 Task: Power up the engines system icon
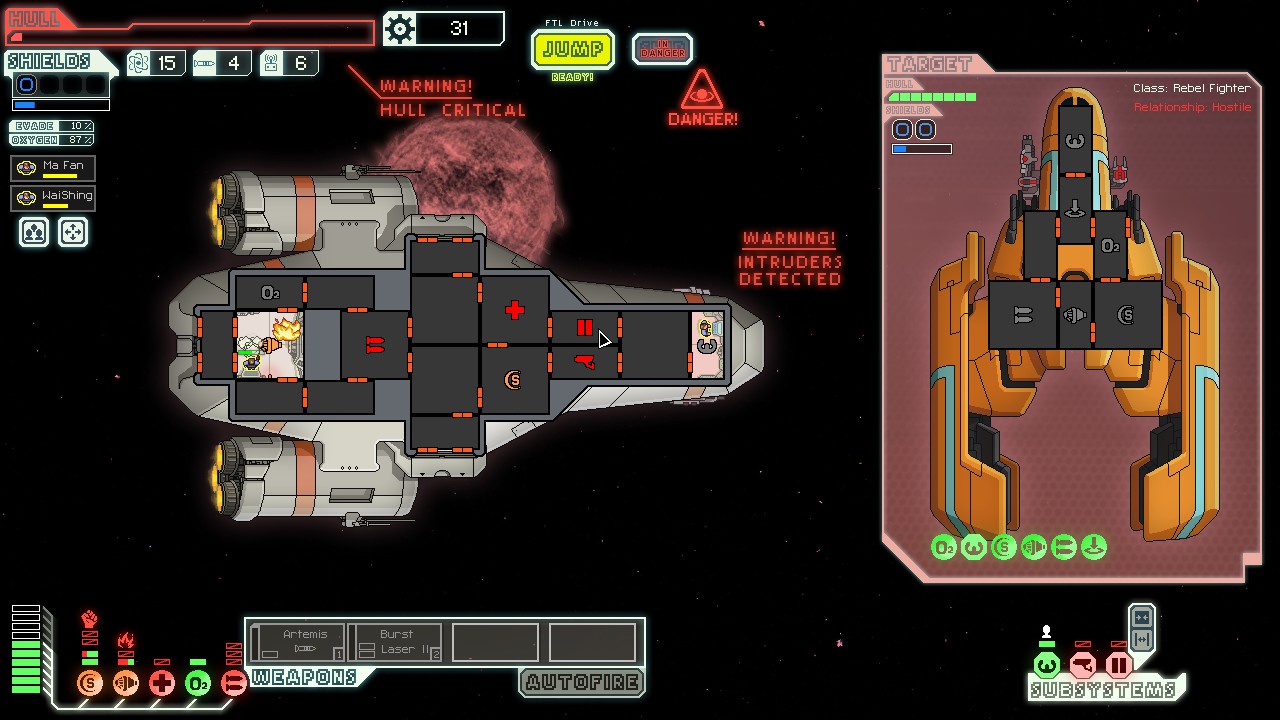126,683
